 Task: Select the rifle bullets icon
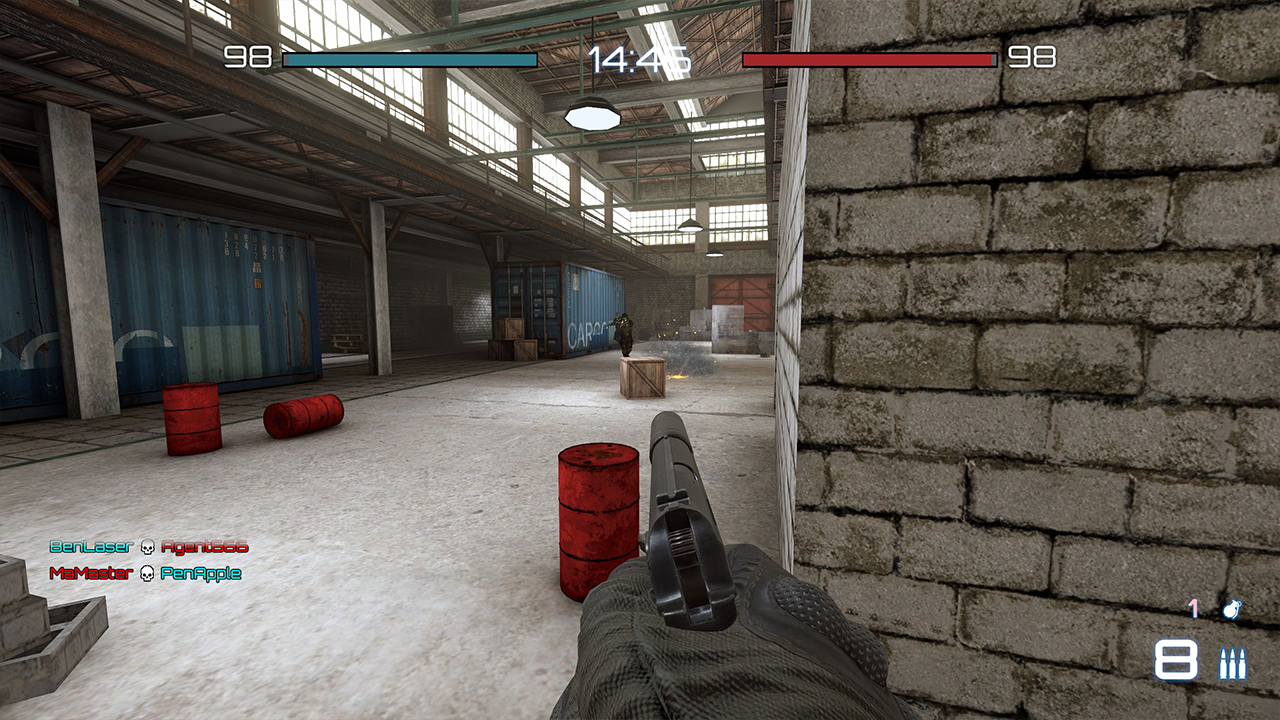tap(1234, 663)
